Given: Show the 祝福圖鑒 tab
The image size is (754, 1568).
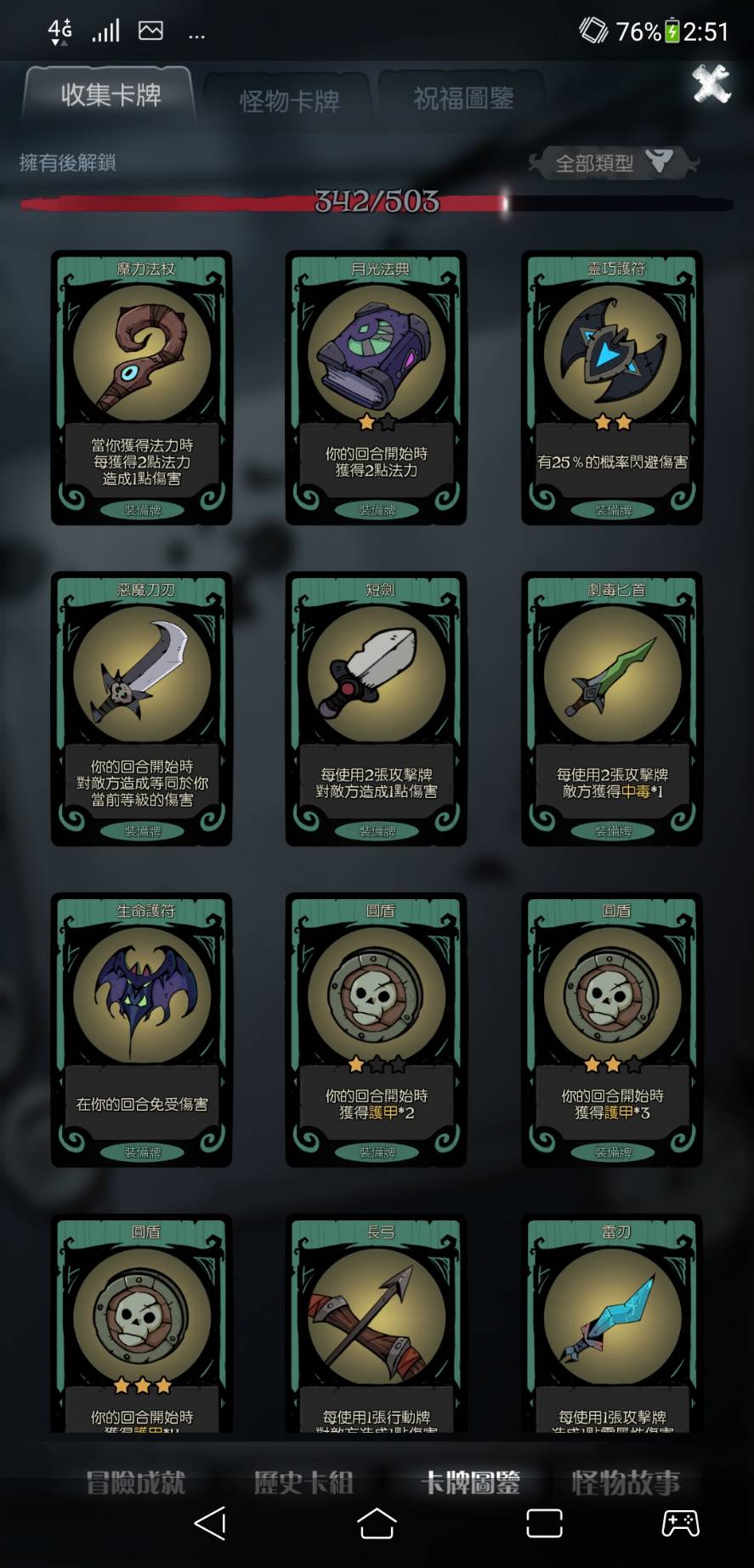Looking at the screenshot, I should pyautogui.click(x=463, y=99).
